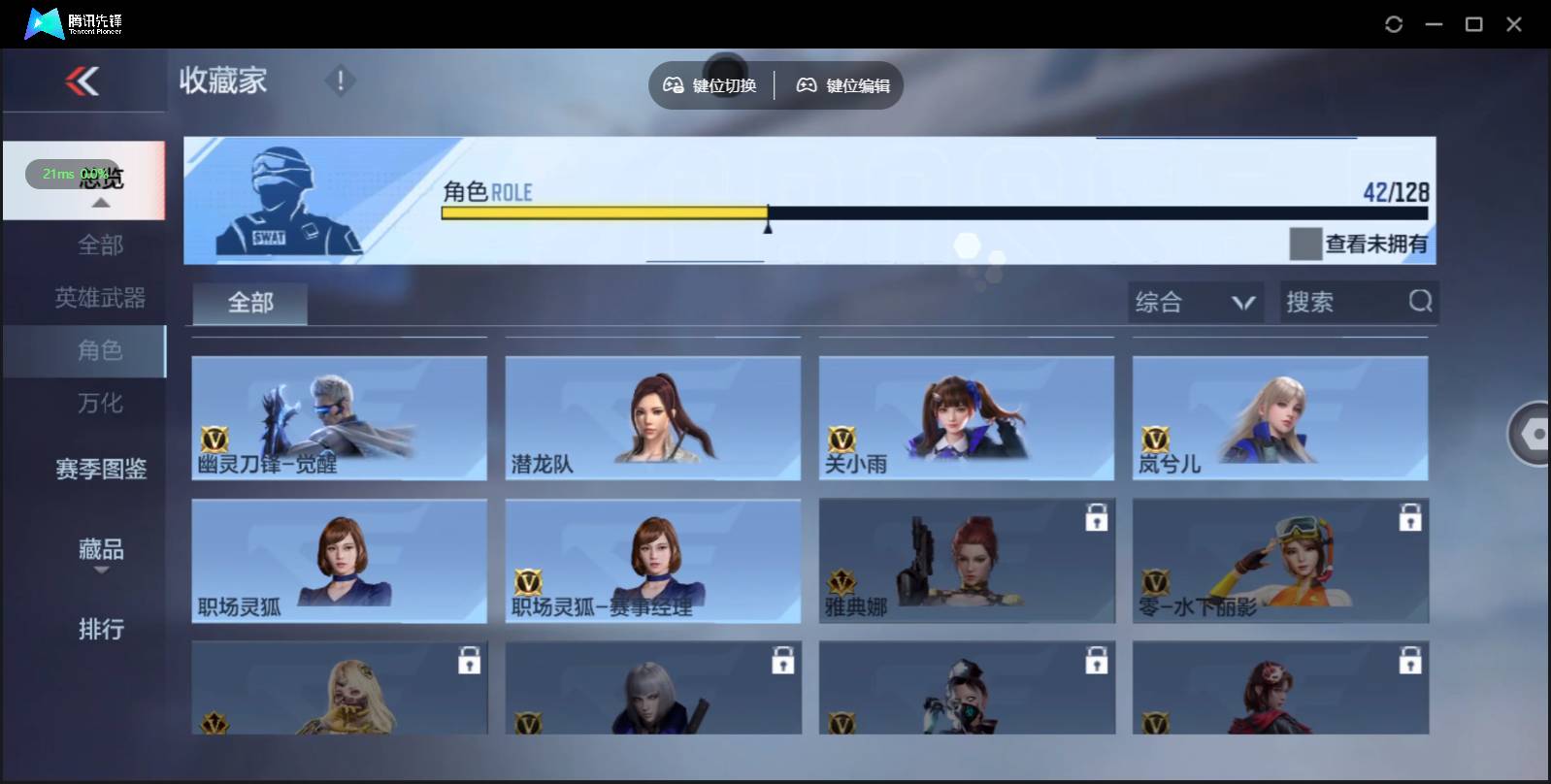Click the lock icon on 雅典娜 card

(x=1097, y=518)
